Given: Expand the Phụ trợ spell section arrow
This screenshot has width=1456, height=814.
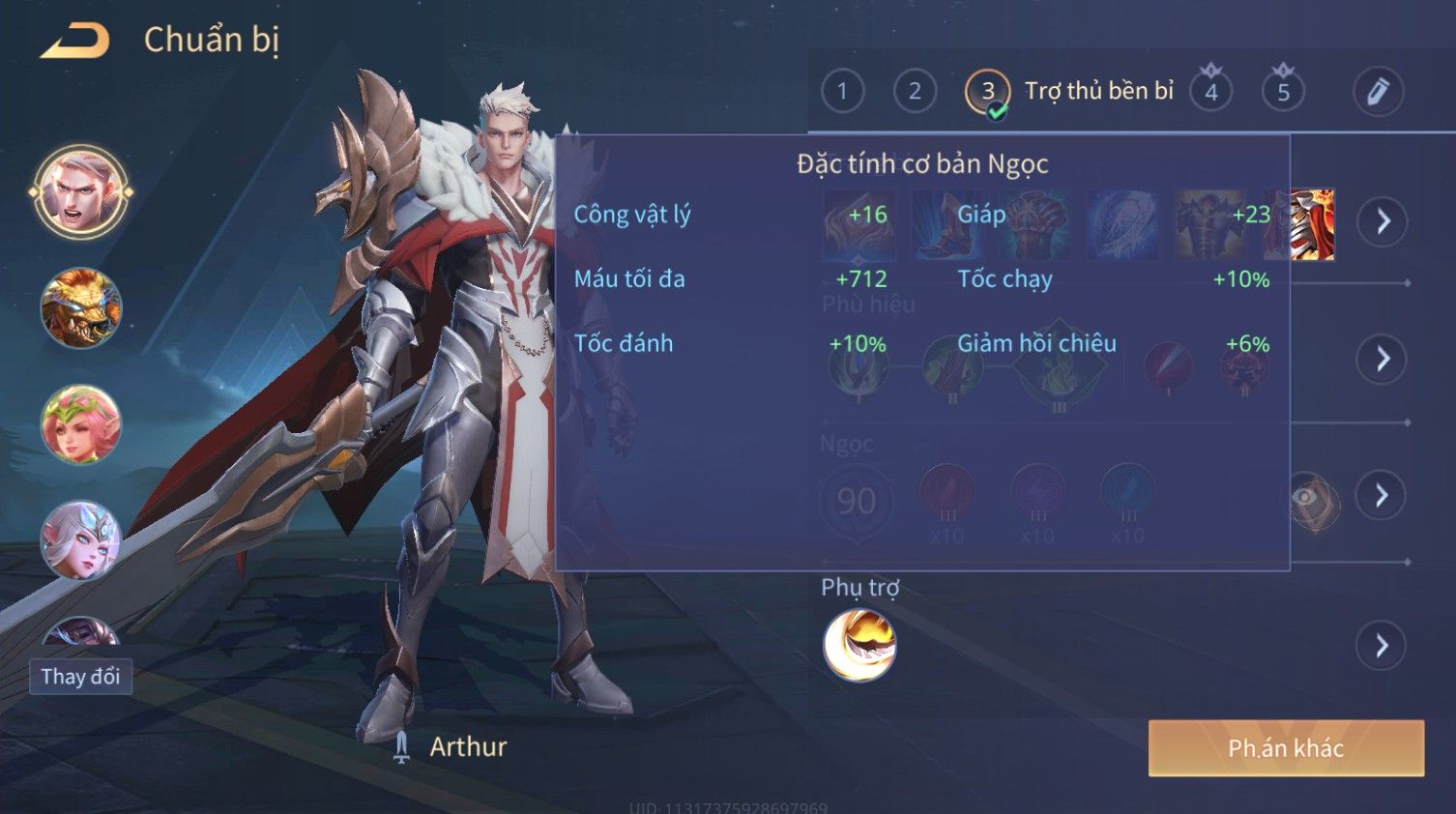Looking at the screenshot, I should tap(1383, 646).
